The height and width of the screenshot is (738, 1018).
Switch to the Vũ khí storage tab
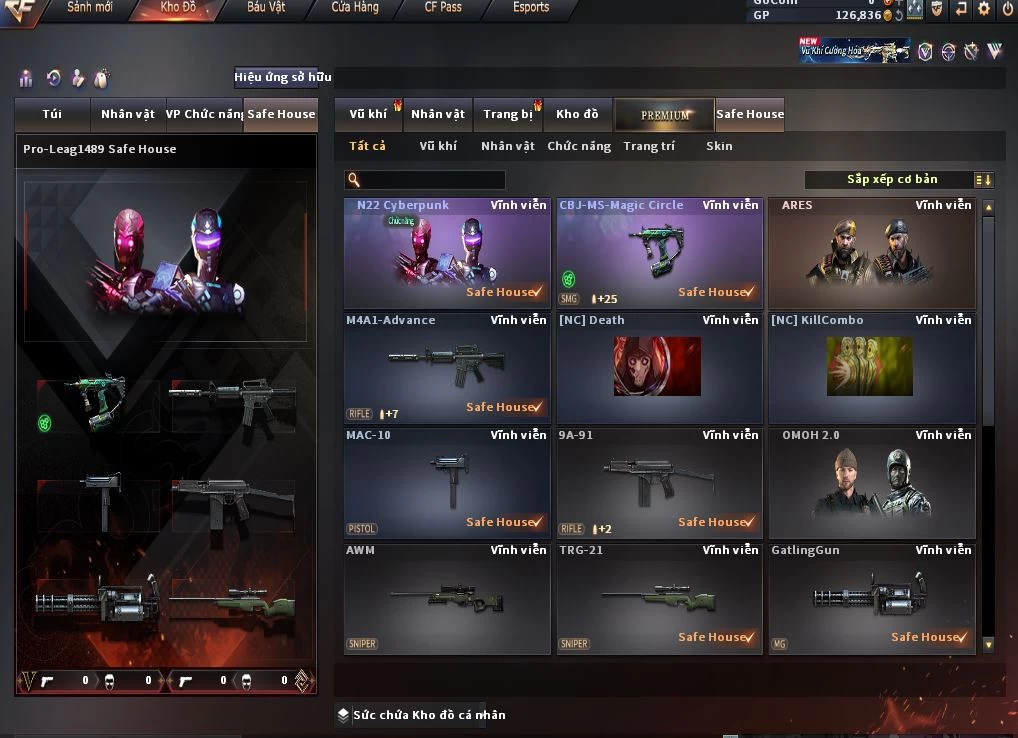[368, 115]
